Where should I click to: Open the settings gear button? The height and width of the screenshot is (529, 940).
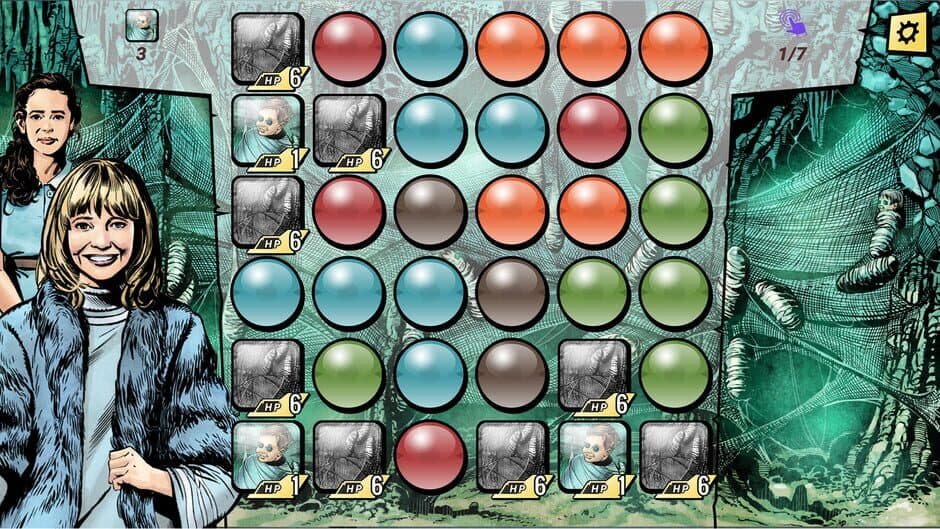pyautogui.click(x=907, y=33)
